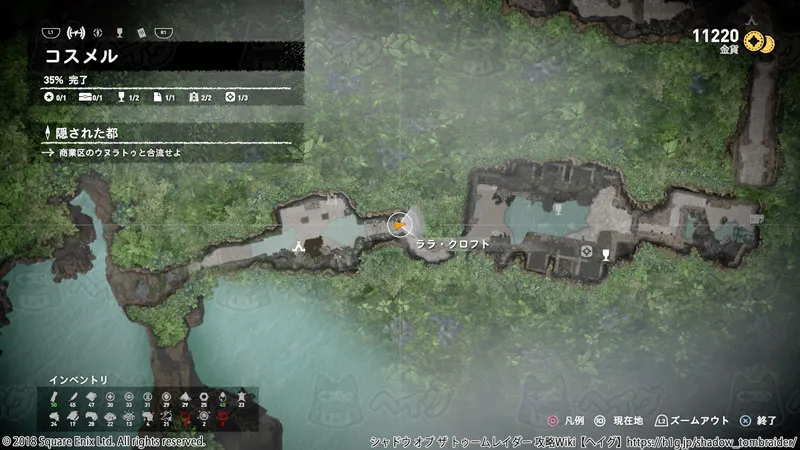Click the 凡例 legend option
This screenshot has width=800, height=450.
[565, 422]
